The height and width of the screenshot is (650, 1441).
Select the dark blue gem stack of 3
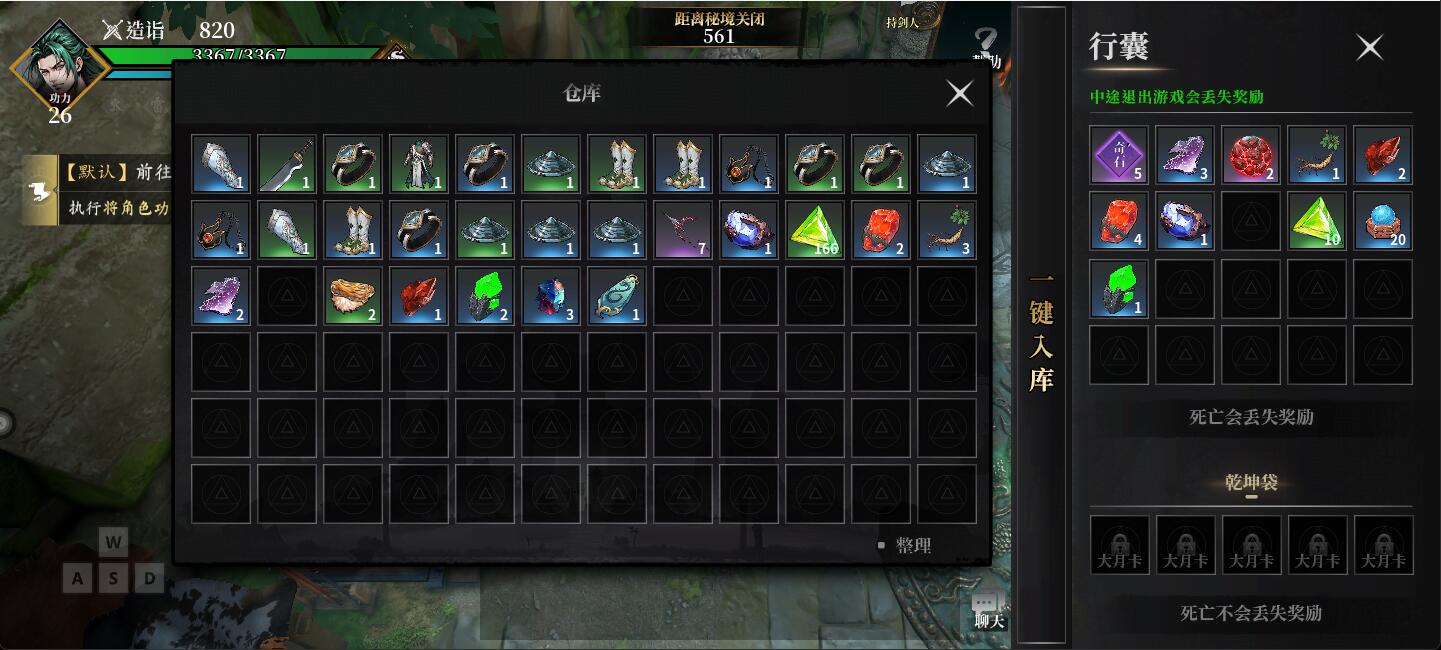click(x=550, y=296)
